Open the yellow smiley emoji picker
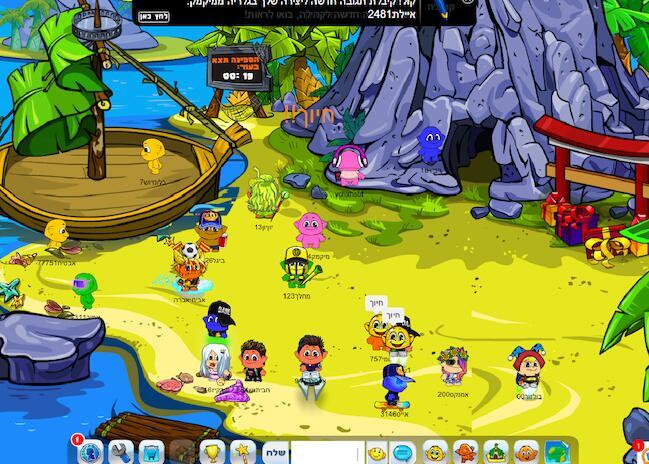This screenshot has height=464, width=649. point(377,453)
